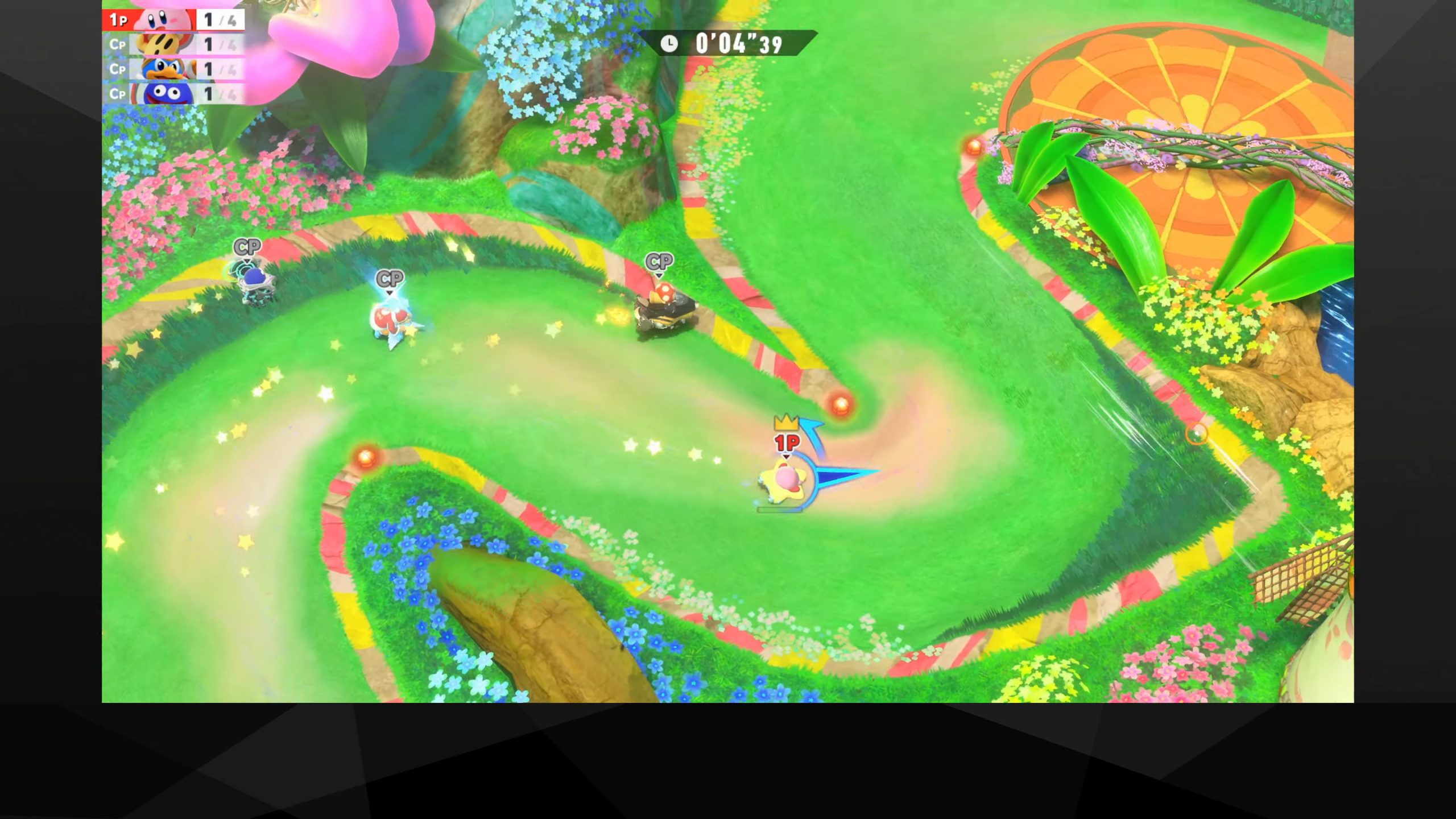Choose the CP King Dedede player row
This screenshot has height=819, width=1456.
coord(173,69)
